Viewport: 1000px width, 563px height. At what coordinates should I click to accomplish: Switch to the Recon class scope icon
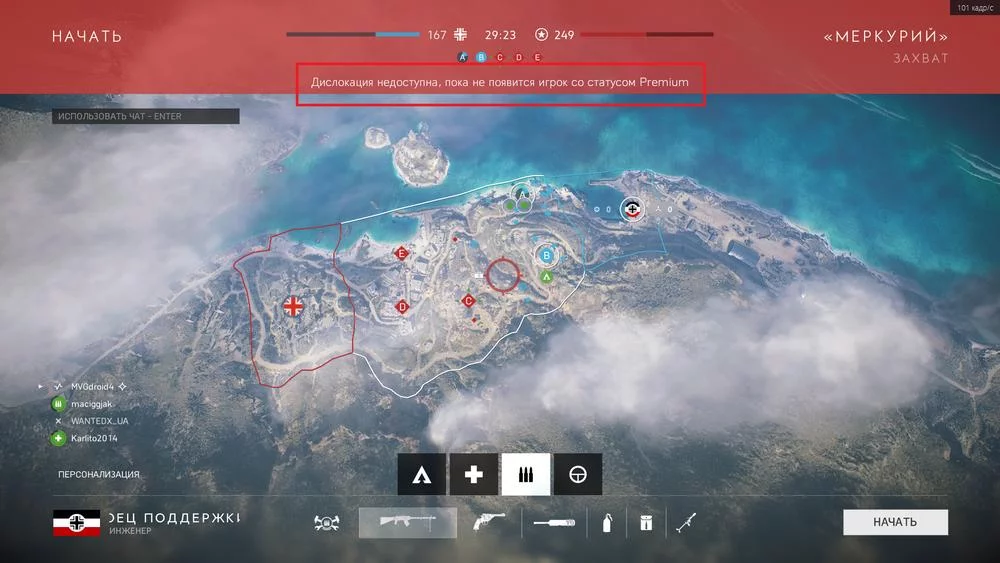[578, 475]
